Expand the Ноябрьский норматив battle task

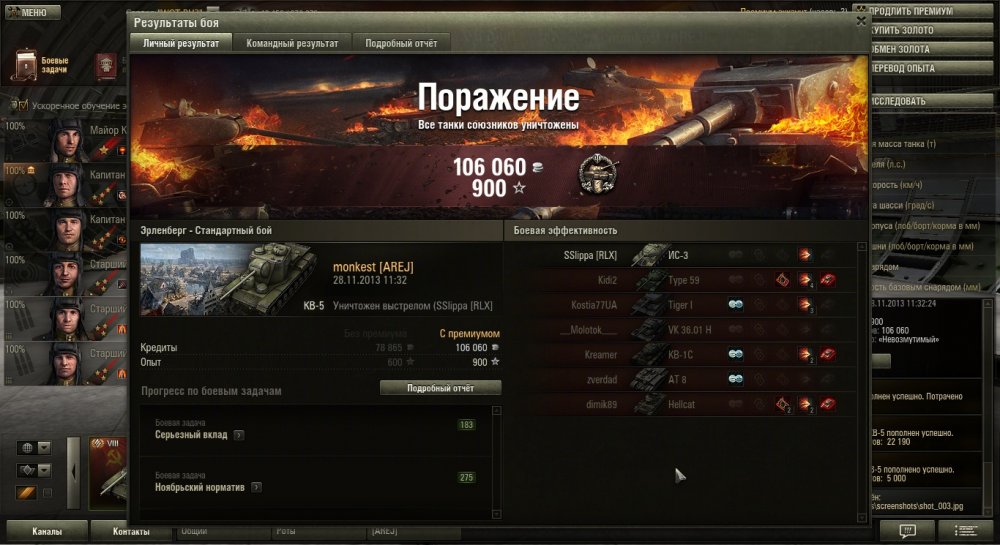(x=256, y=487)
